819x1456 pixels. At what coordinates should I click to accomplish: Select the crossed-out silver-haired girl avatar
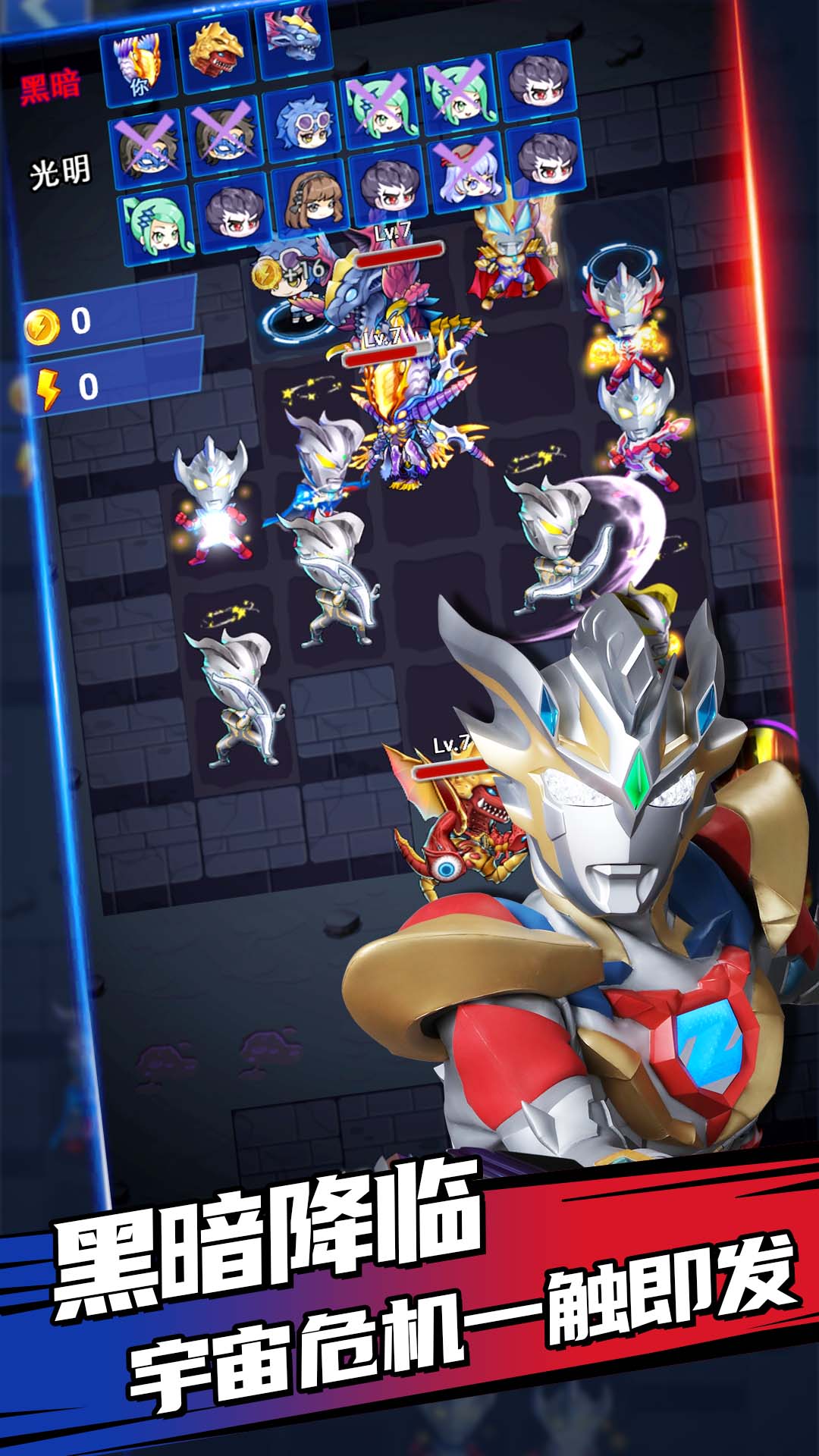(x=466, y=172)
